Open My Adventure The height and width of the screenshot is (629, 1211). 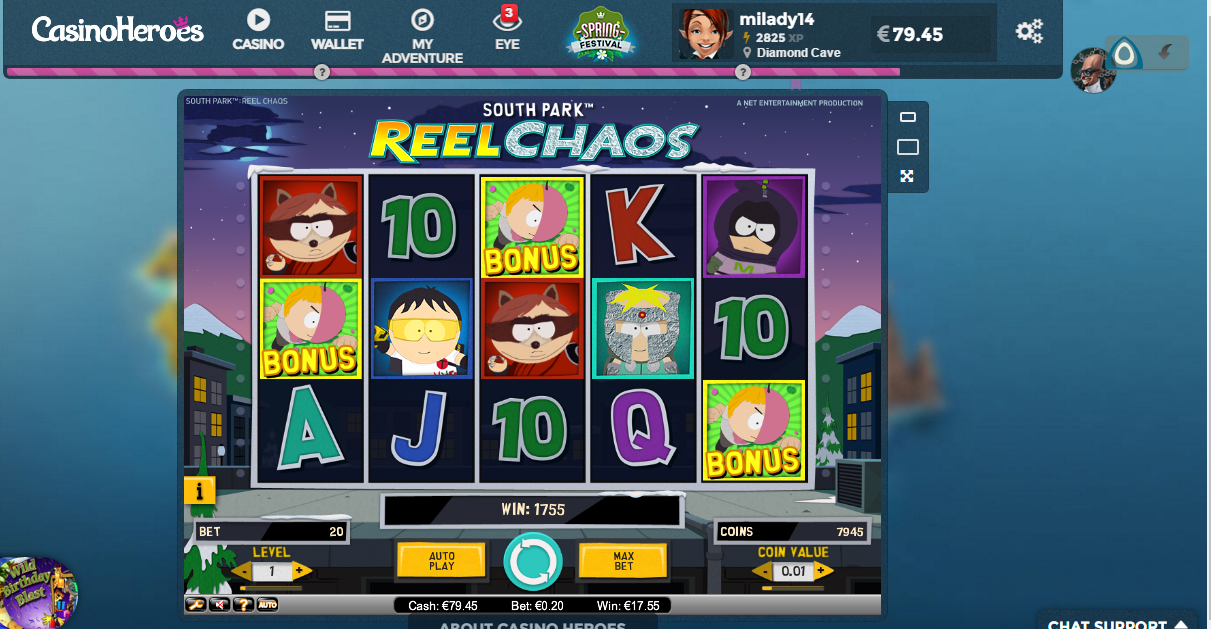point(423,37)
